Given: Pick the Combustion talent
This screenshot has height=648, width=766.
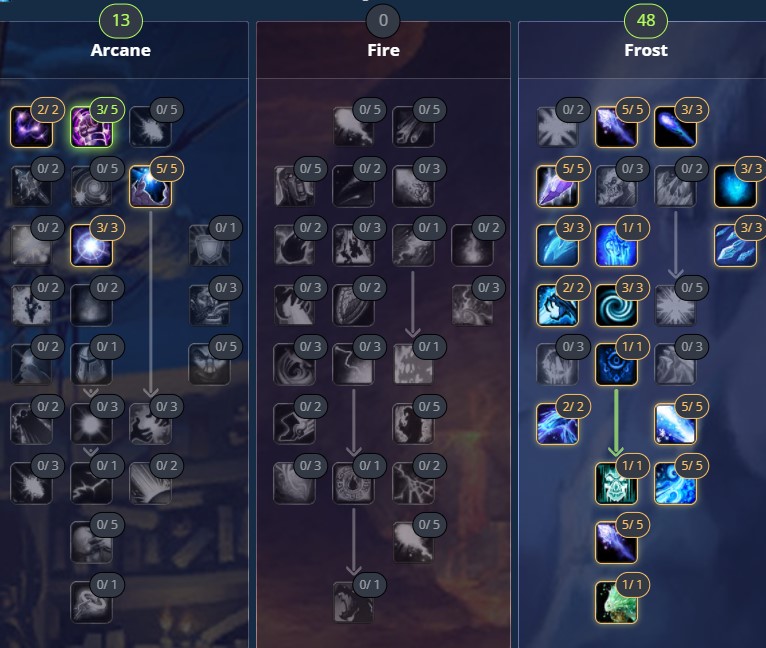Looking at the screenshot, I should pyautogui.click(x=353, y=482).
